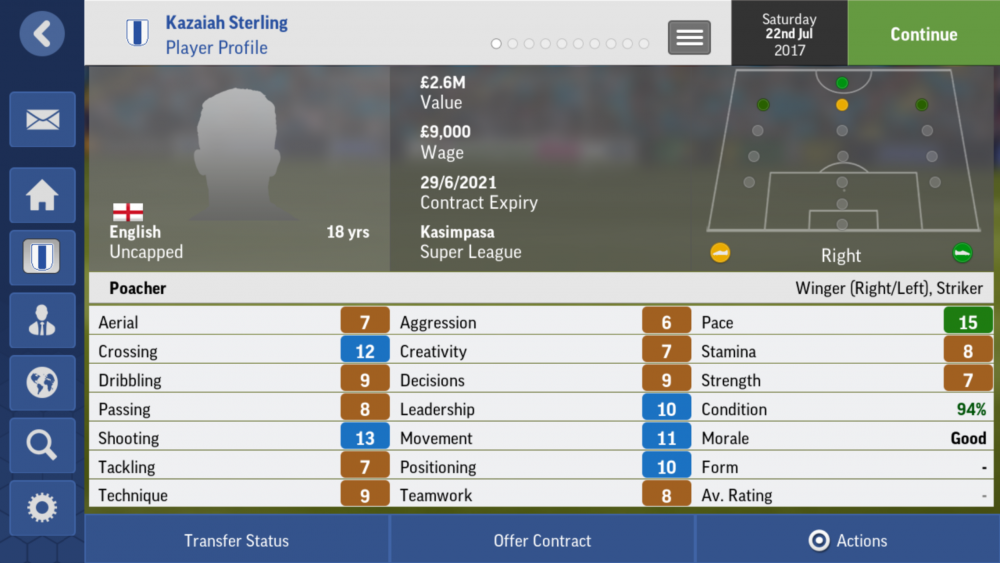The image size is (1000, 563).
Task: Select the Kasimpasa club name
Action: (x=457, y=231)
